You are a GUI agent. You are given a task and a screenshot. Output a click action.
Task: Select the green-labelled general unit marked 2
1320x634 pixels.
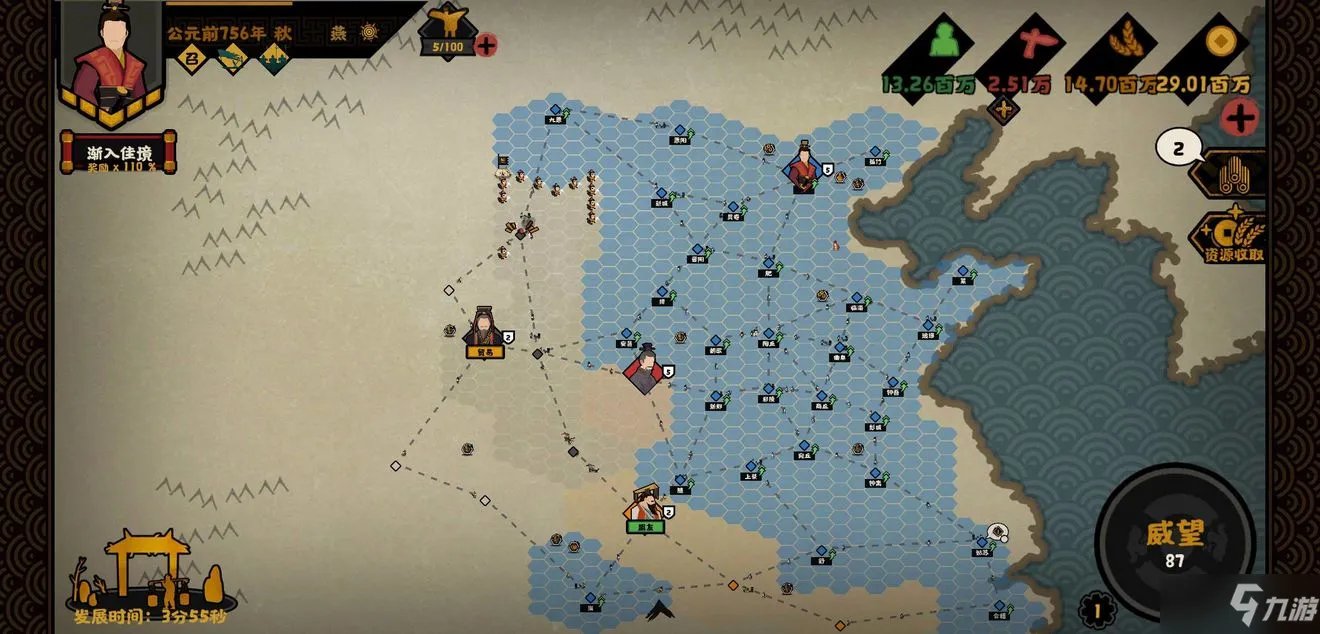pos(647,507)
